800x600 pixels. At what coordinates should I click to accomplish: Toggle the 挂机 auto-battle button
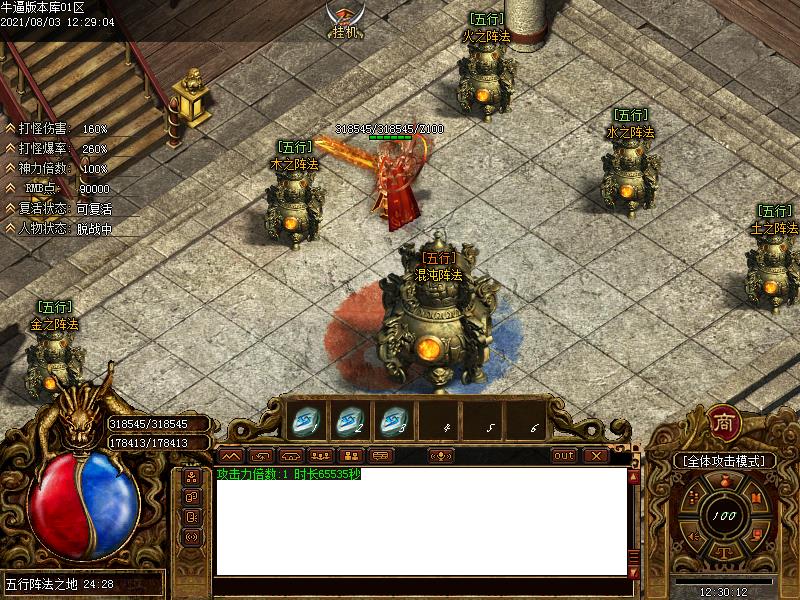click(345, 22)
